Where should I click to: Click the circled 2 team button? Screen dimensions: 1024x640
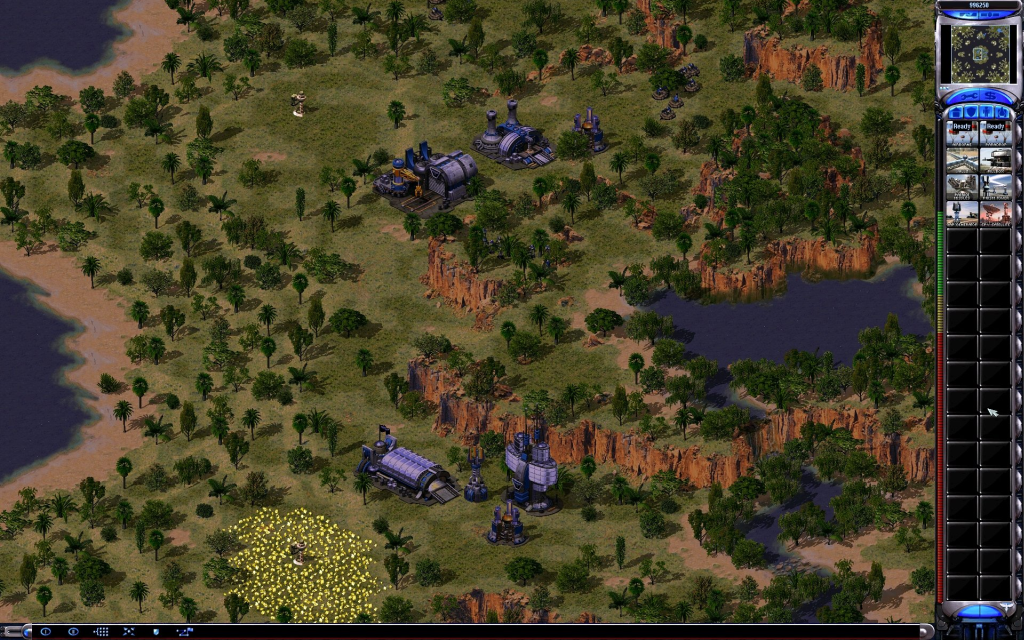[x=73, y=632]
